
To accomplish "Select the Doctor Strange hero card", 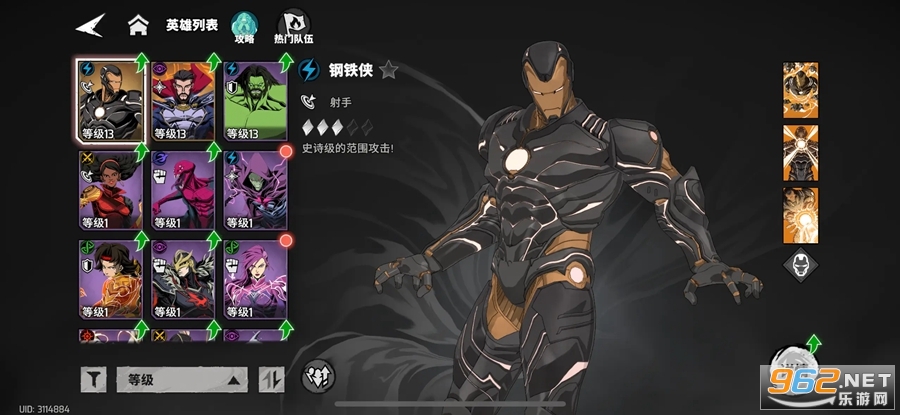I will tap(182, 99).
